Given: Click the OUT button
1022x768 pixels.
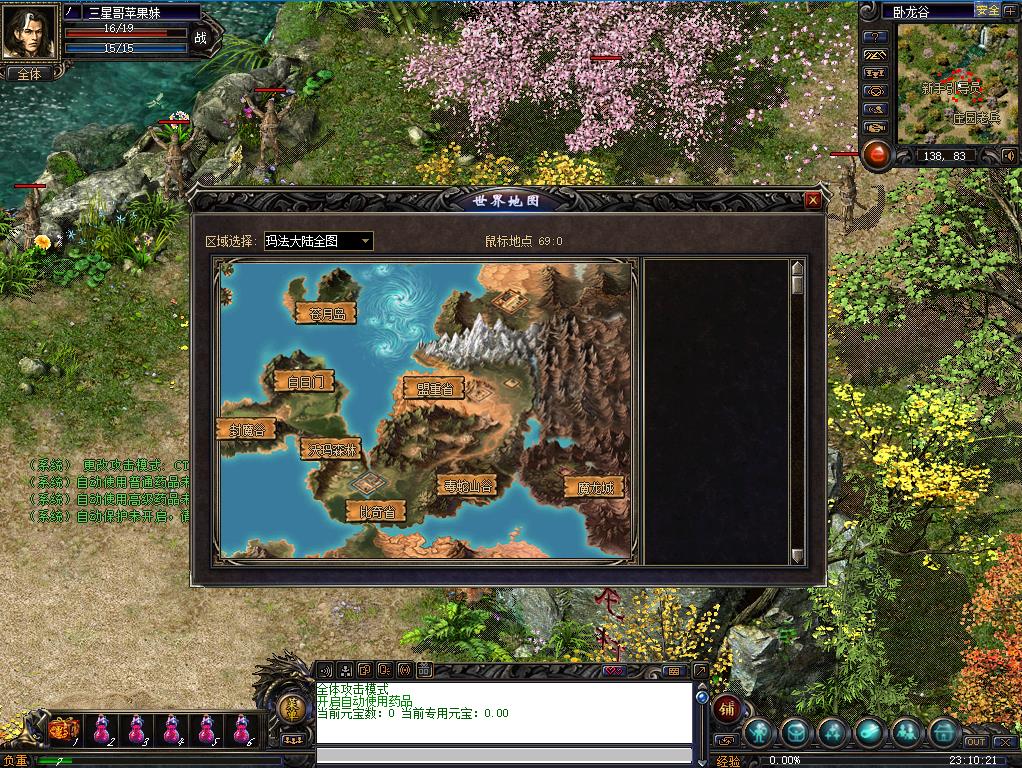Looking at the screenshot, I should 975,742.
